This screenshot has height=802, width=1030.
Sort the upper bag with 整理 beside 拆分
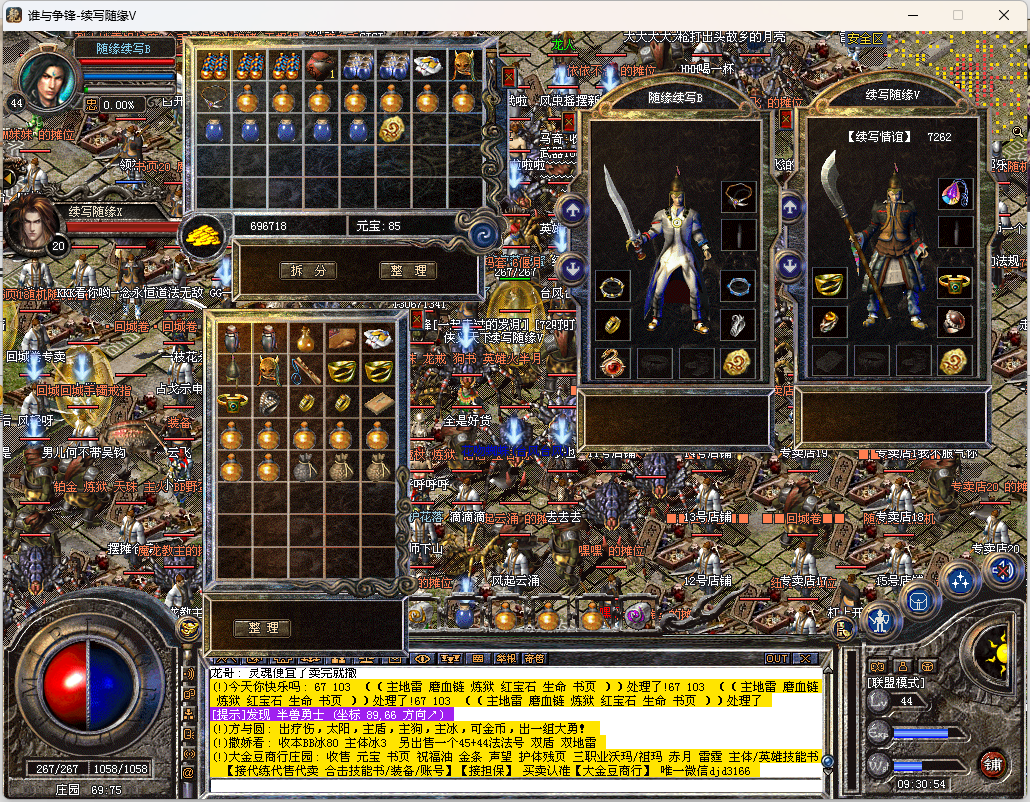pos(408,271)
